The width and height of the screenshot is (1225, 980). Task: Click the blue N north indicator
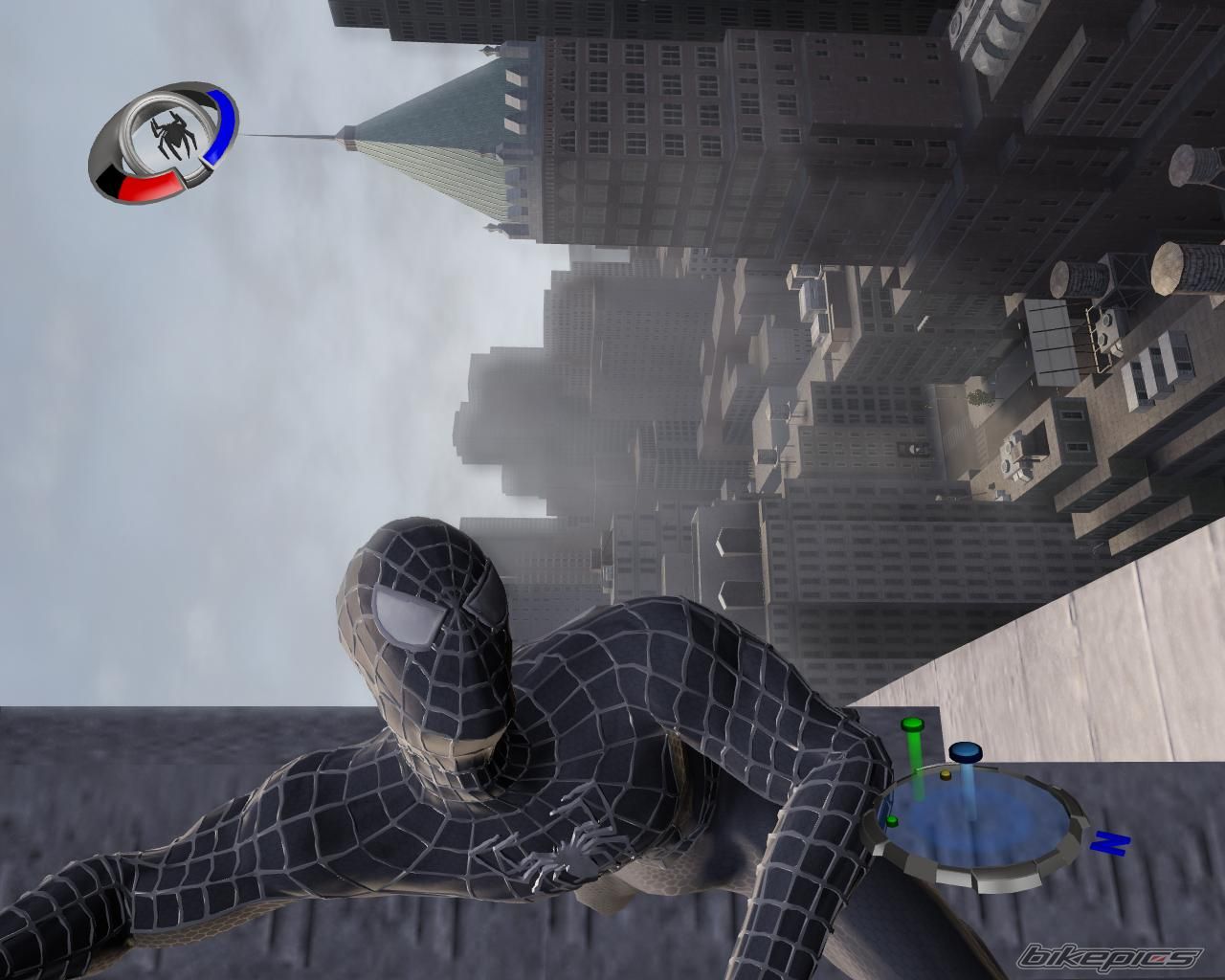(1110, 842)
